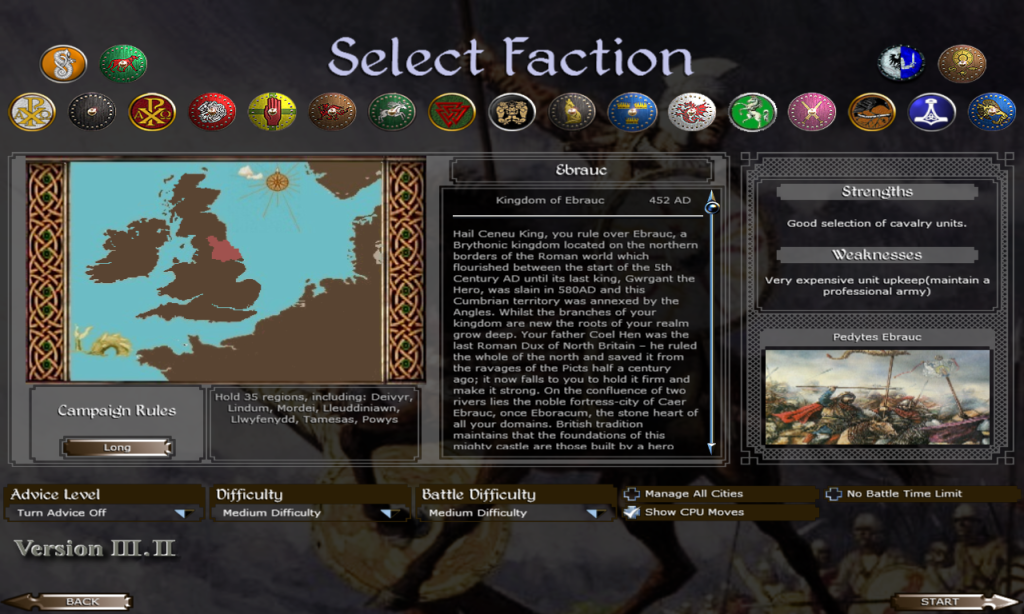The image size is (1024, 614).
Task: Enable No Battle Time Limit
Action: (834, 494)
